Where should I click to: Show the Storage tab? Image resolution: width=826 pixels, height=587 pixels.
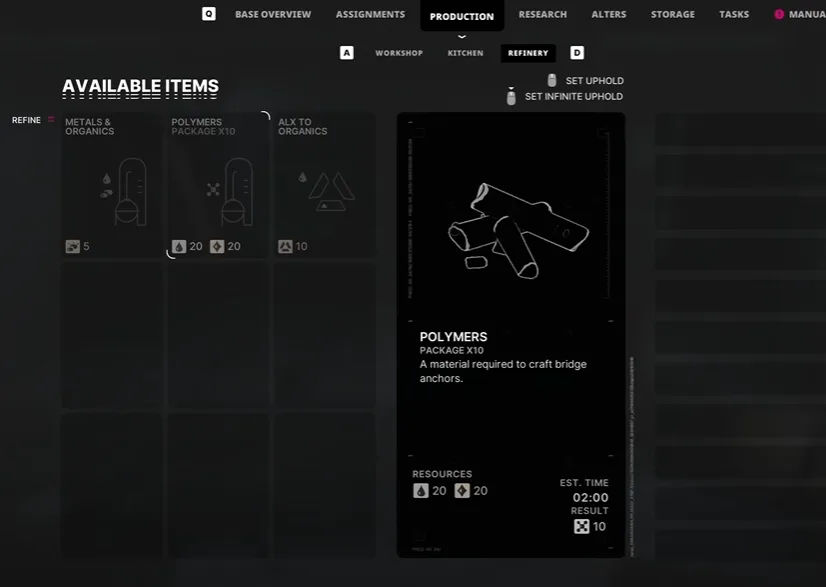tap(672, 15)
